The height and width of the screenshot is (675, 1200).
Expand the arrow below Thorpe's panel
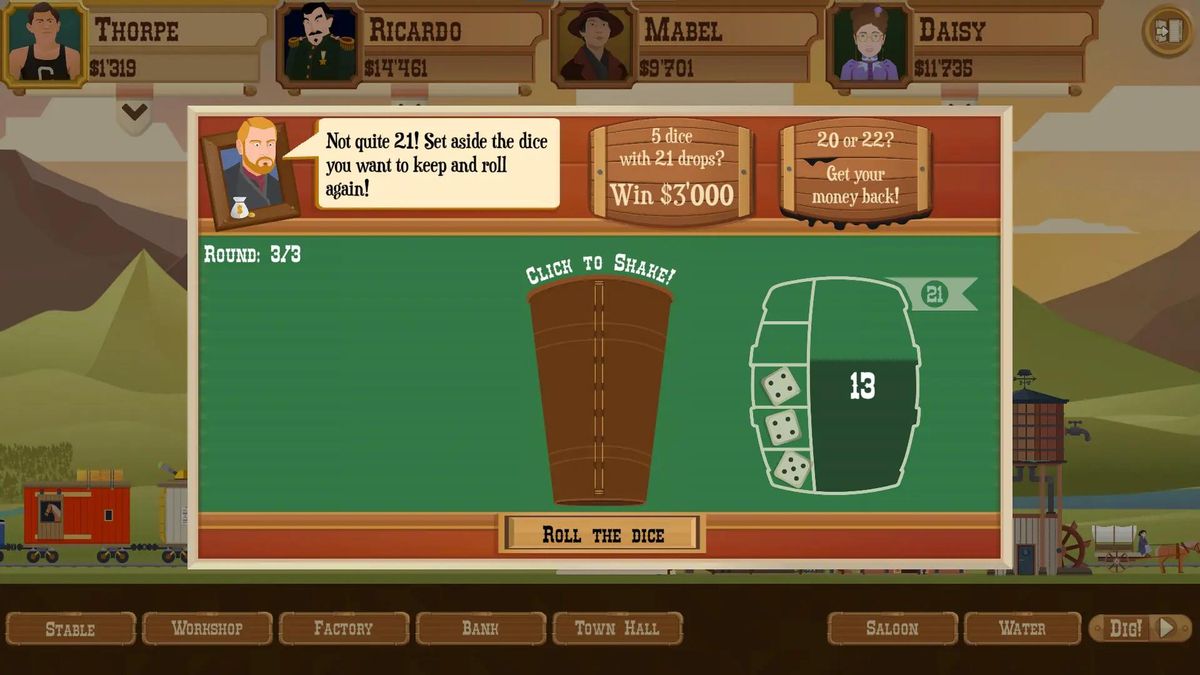[134, 112]
